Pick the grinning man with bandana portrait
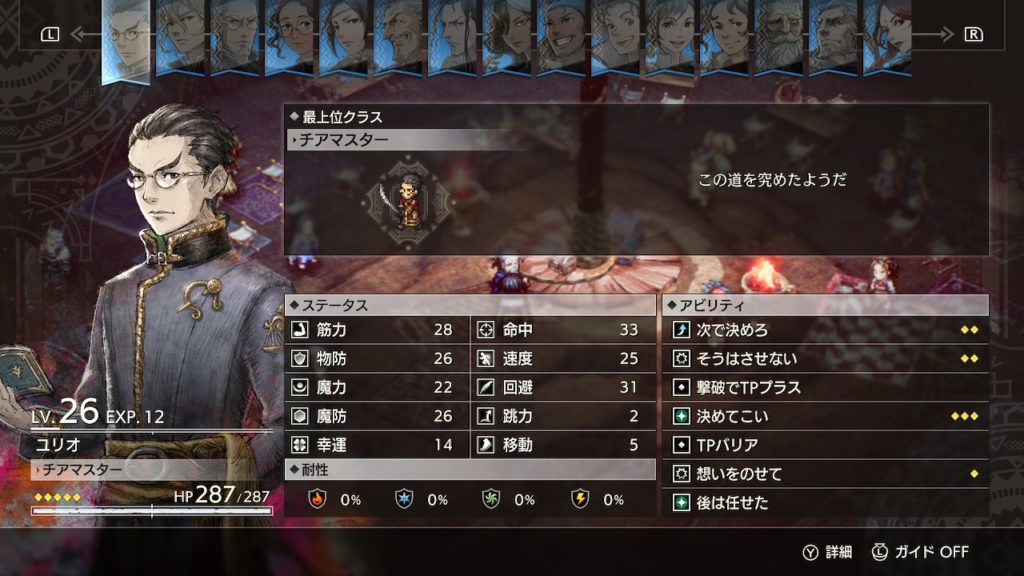The width and height of the screenshot is (1024, 576). coord(562,36)
